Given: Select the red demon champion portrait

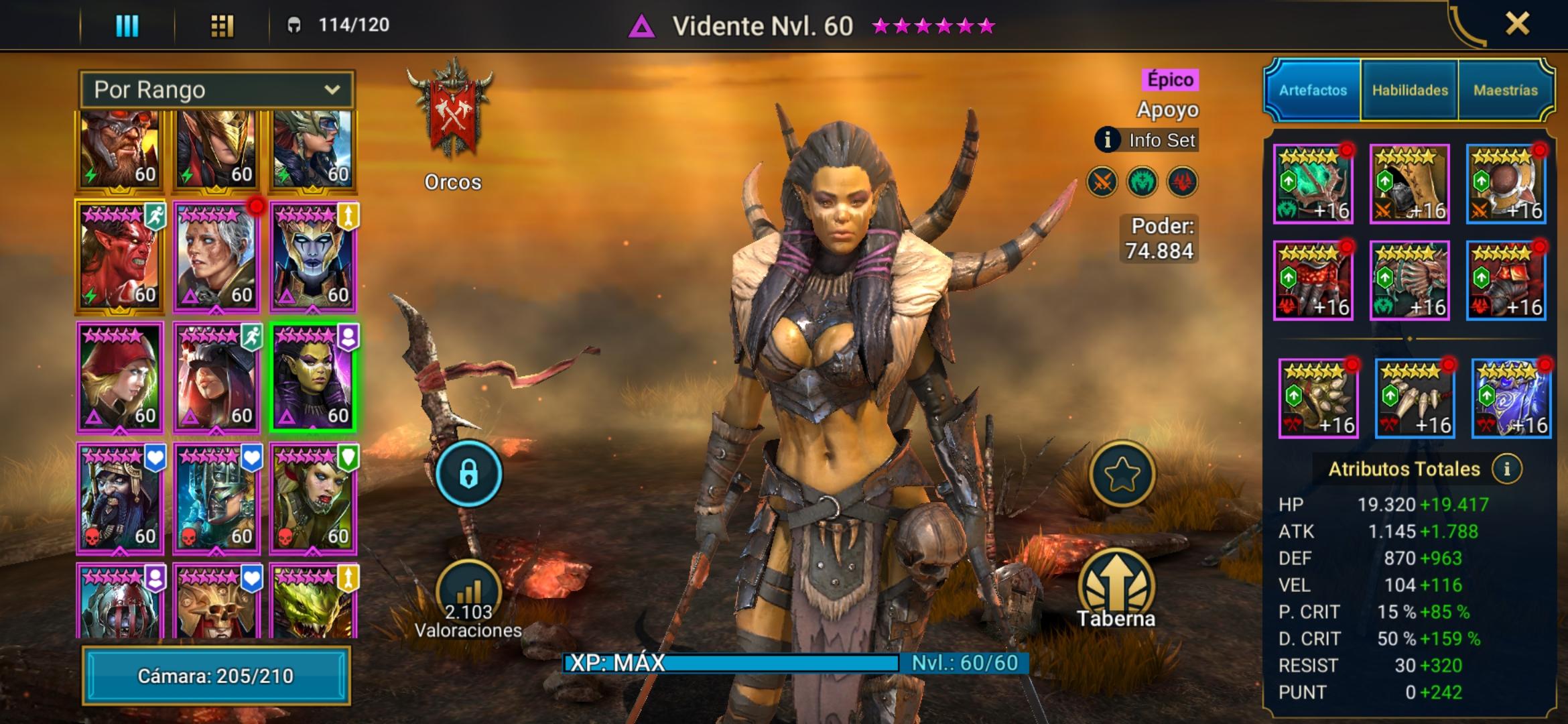Looking at the screenshot, I should (x=119, y=258).
